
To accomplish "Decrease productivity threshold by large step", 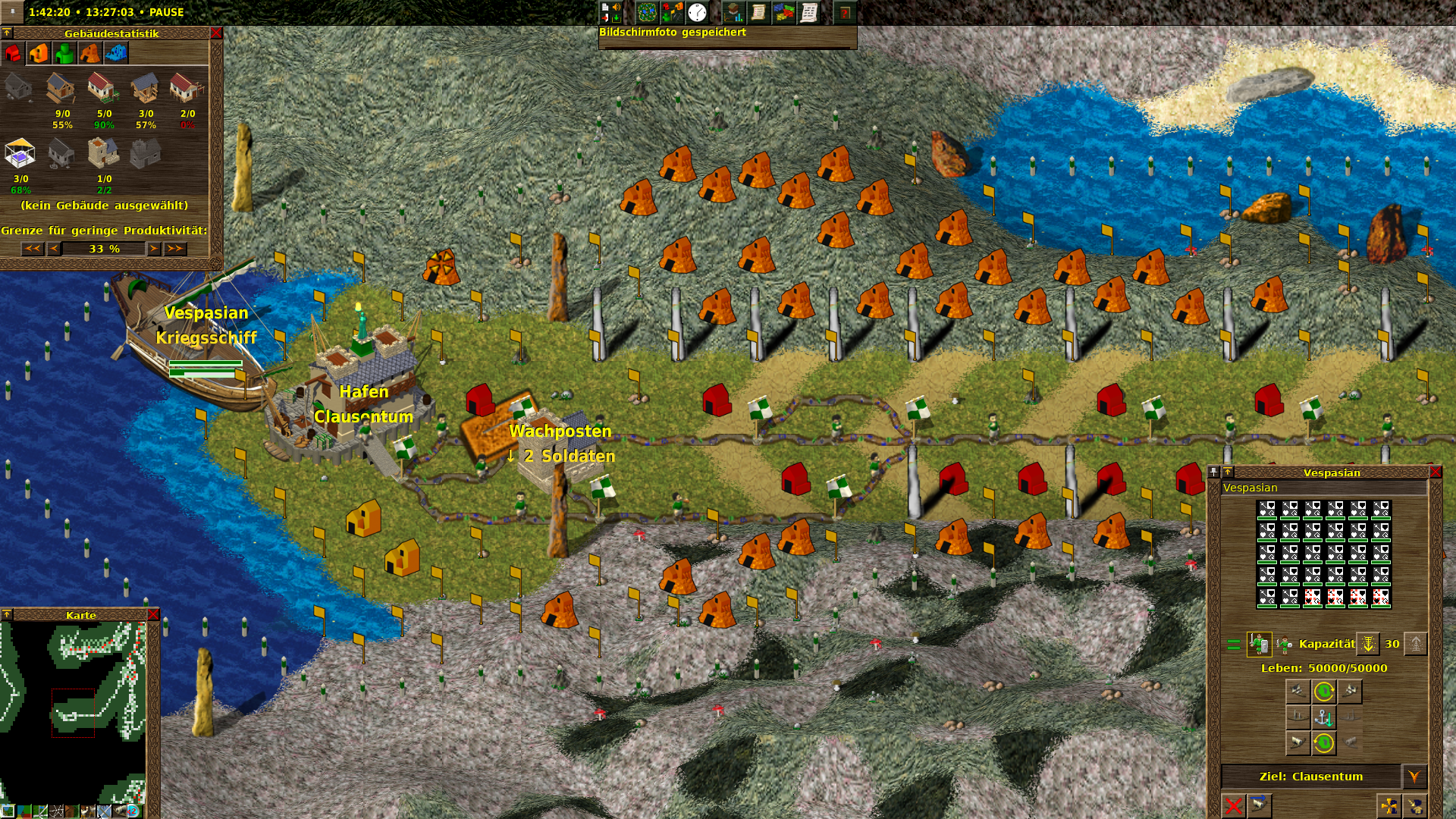I will click(32, 249).
